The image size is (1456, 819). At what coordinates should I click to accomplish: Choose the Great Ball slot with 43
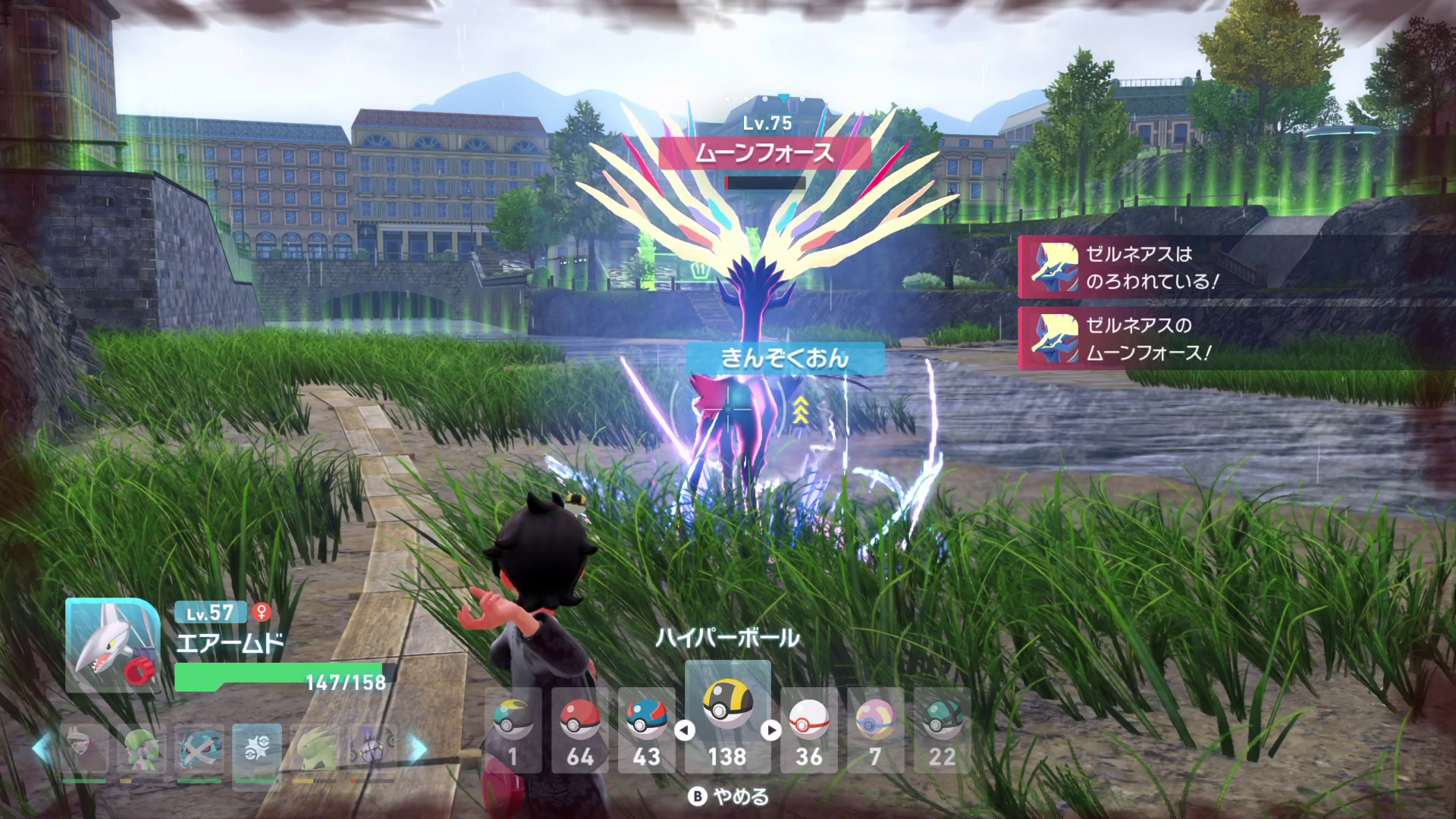coord(646,730)
